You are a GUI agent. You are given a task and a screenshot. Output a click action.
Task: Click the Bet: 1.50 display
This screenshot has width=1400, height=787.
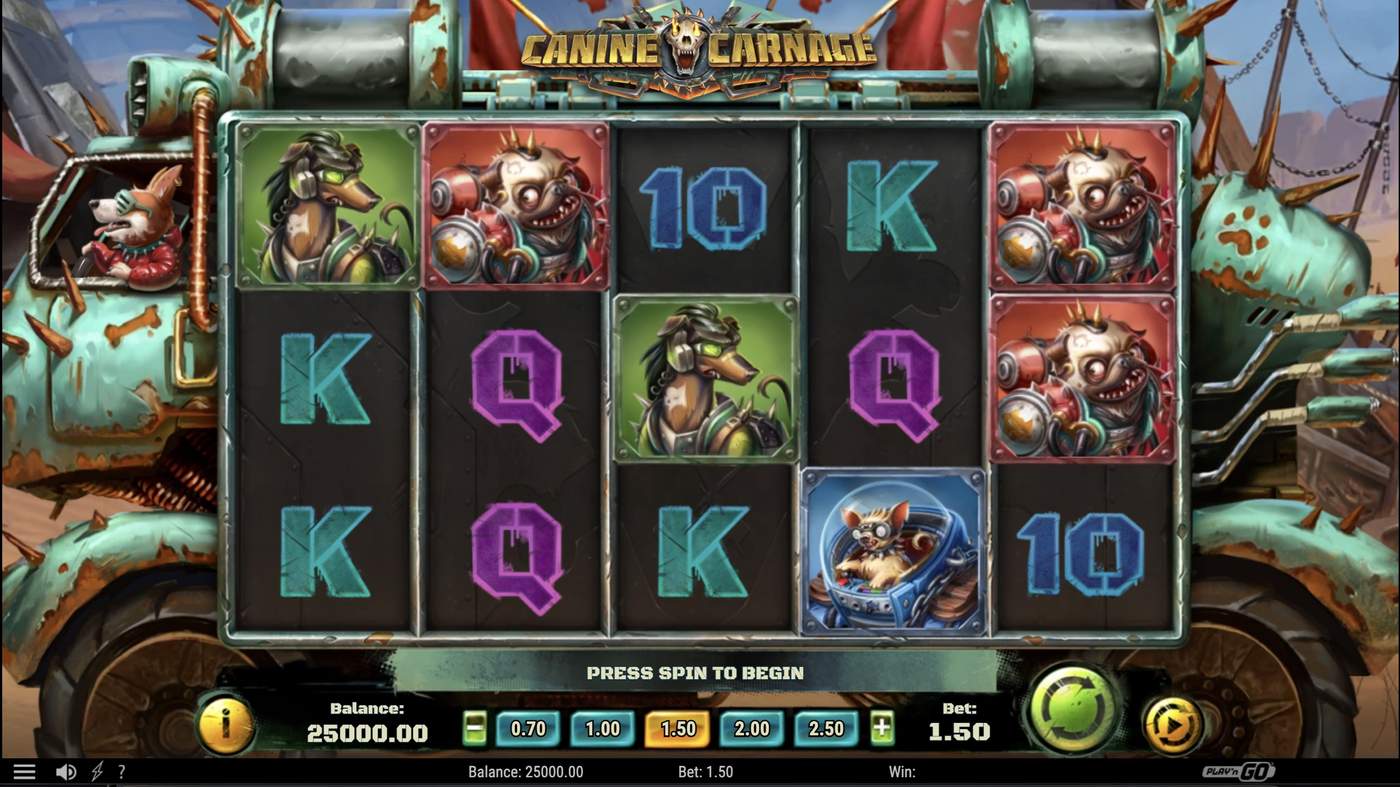click(961, 722)
